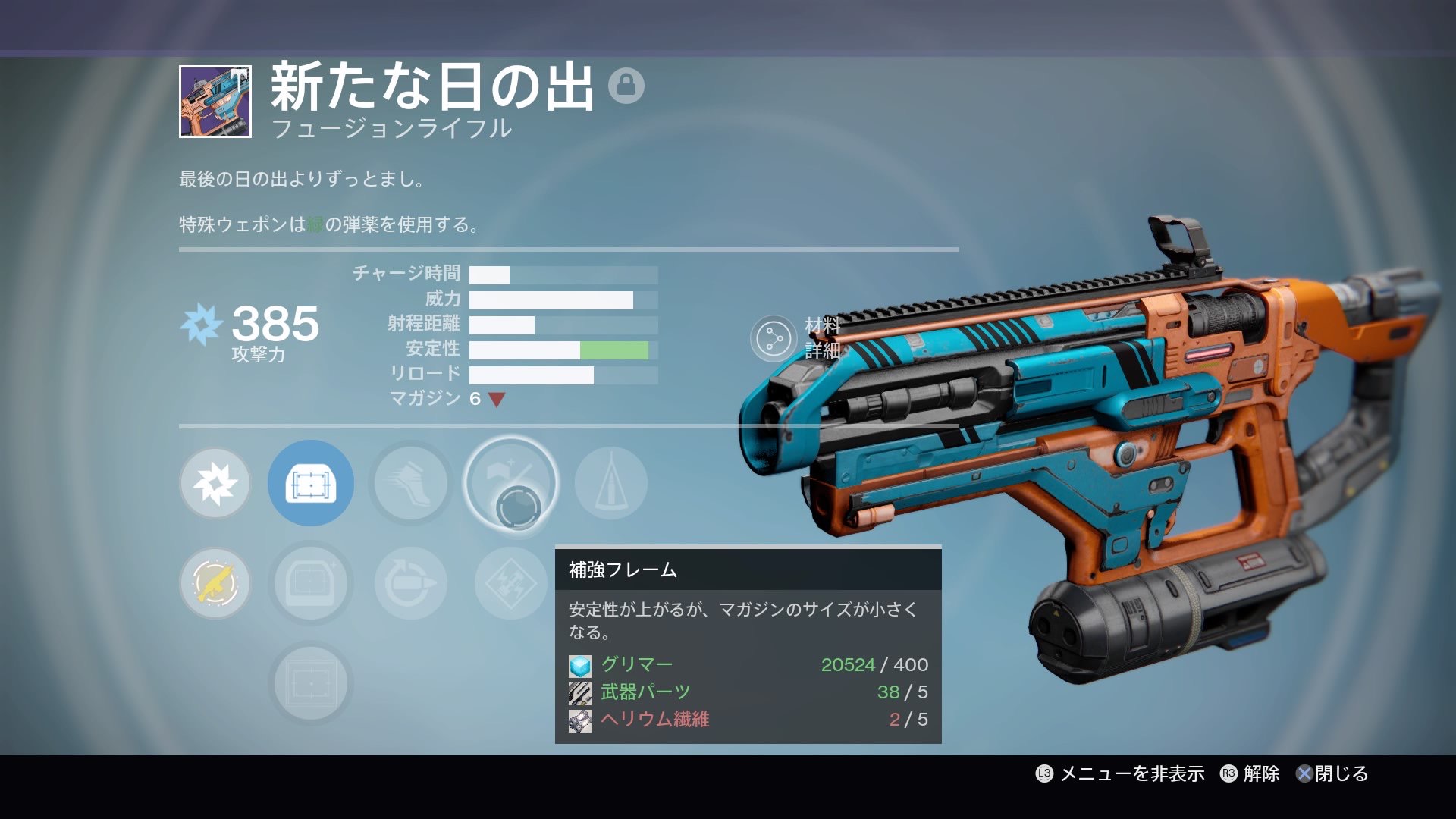Select the diamond lightning bolt perk node
Image resolution: width=1456 pixels, height=819 pixels.
click(x=510, y=583)
